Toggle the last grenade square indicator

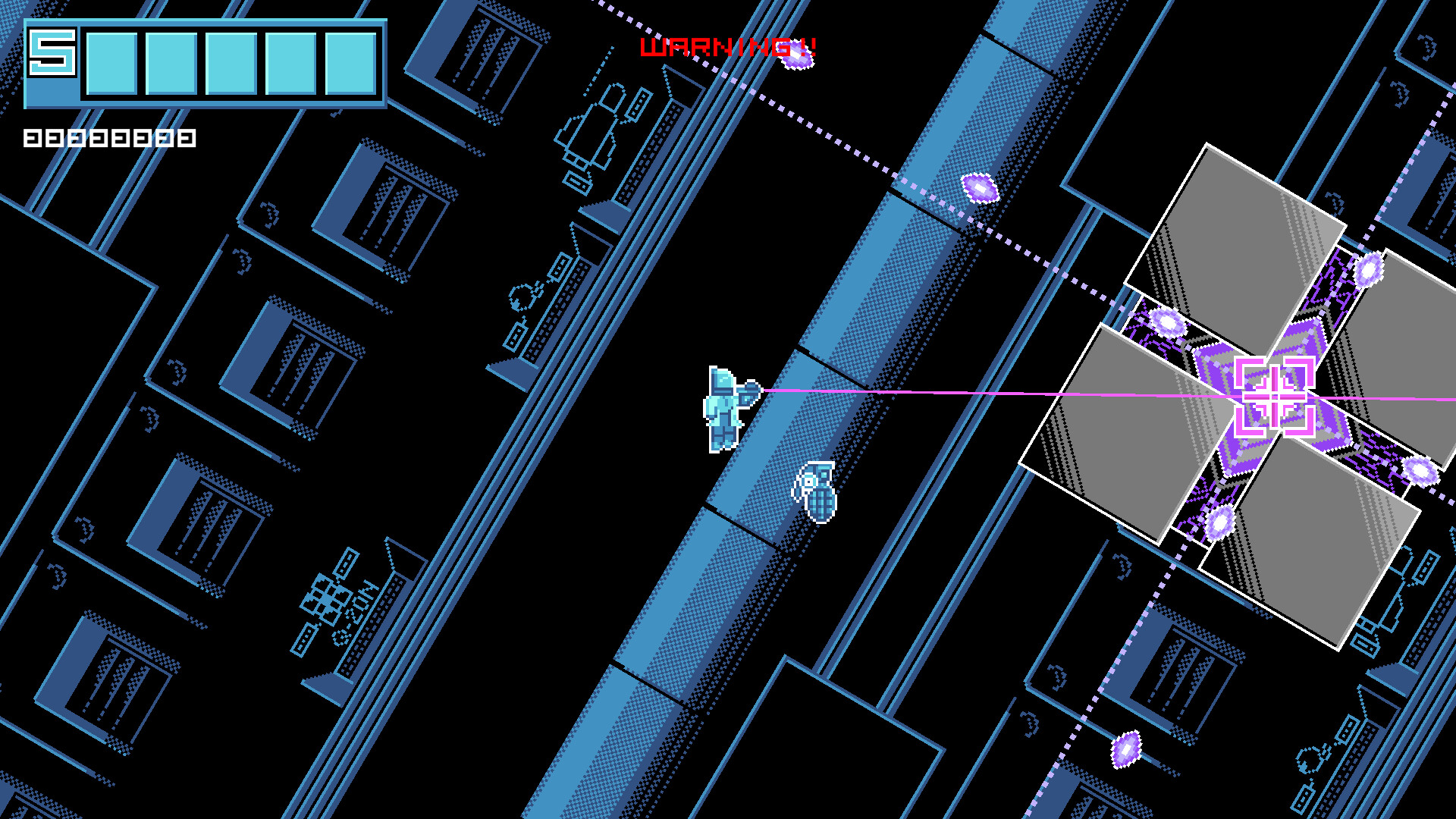tap(188, 138)
